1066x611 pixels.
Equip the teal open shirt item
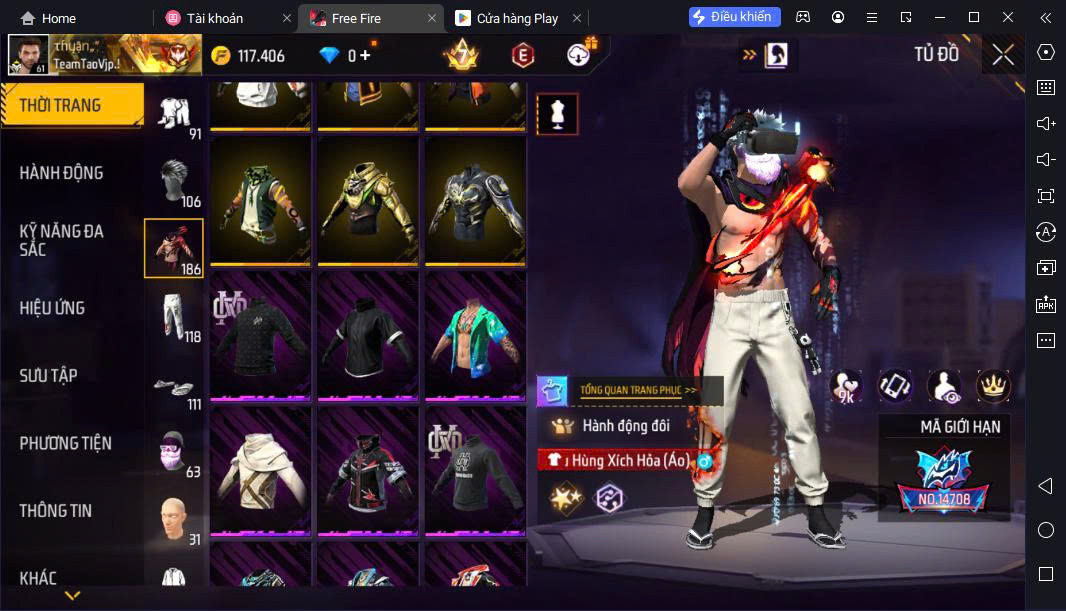coord(475,336)
